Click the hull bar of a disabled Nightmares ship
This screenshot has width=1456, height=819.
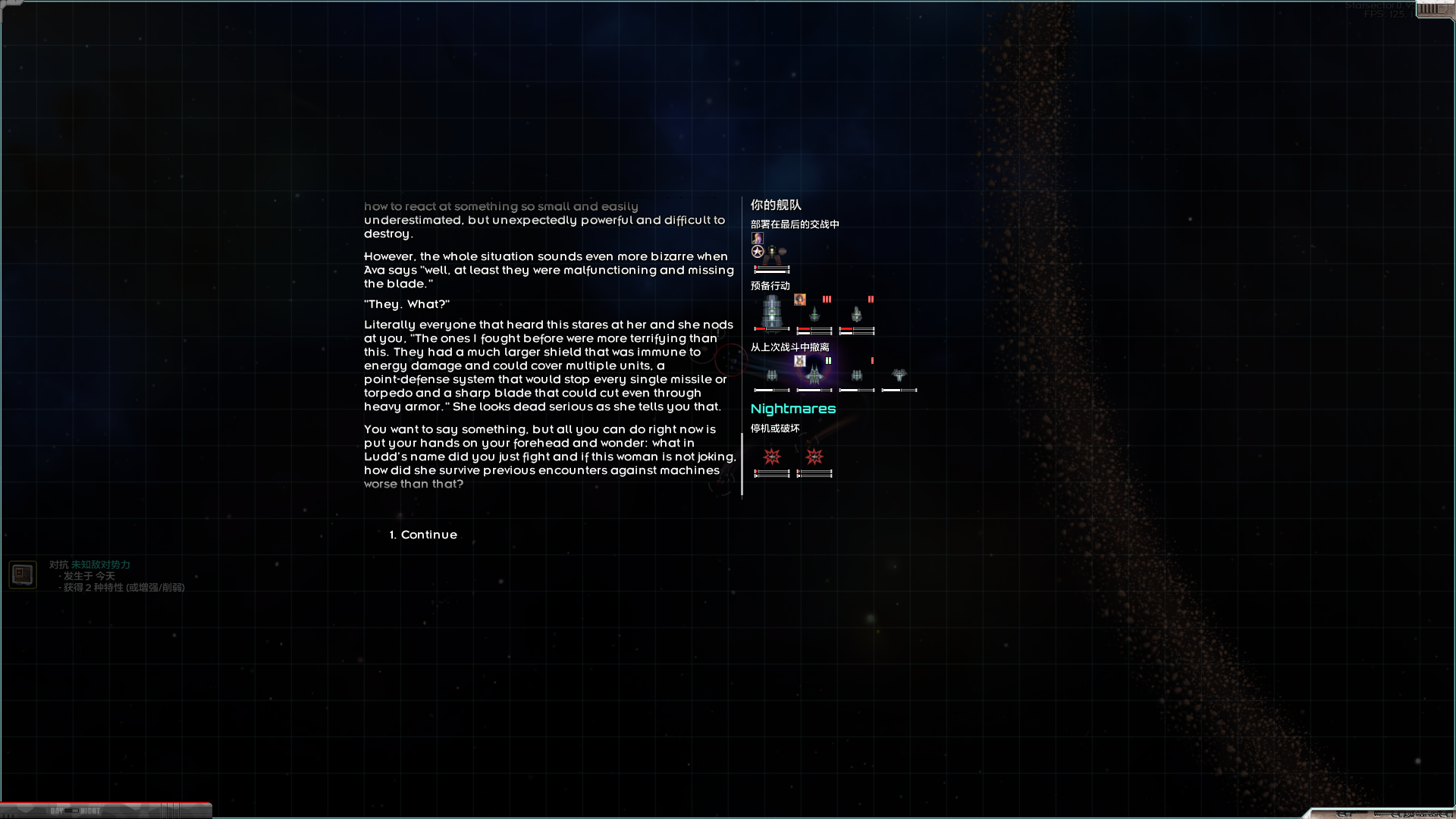(772, 472)
